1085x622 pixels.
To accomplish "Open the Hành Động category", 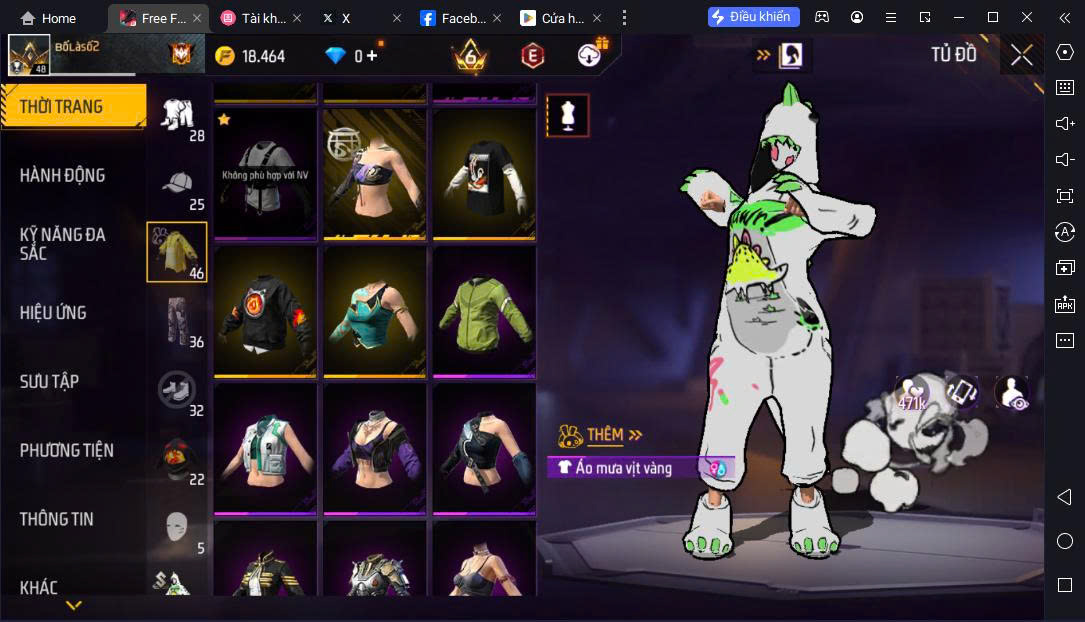I will [62, 175].
